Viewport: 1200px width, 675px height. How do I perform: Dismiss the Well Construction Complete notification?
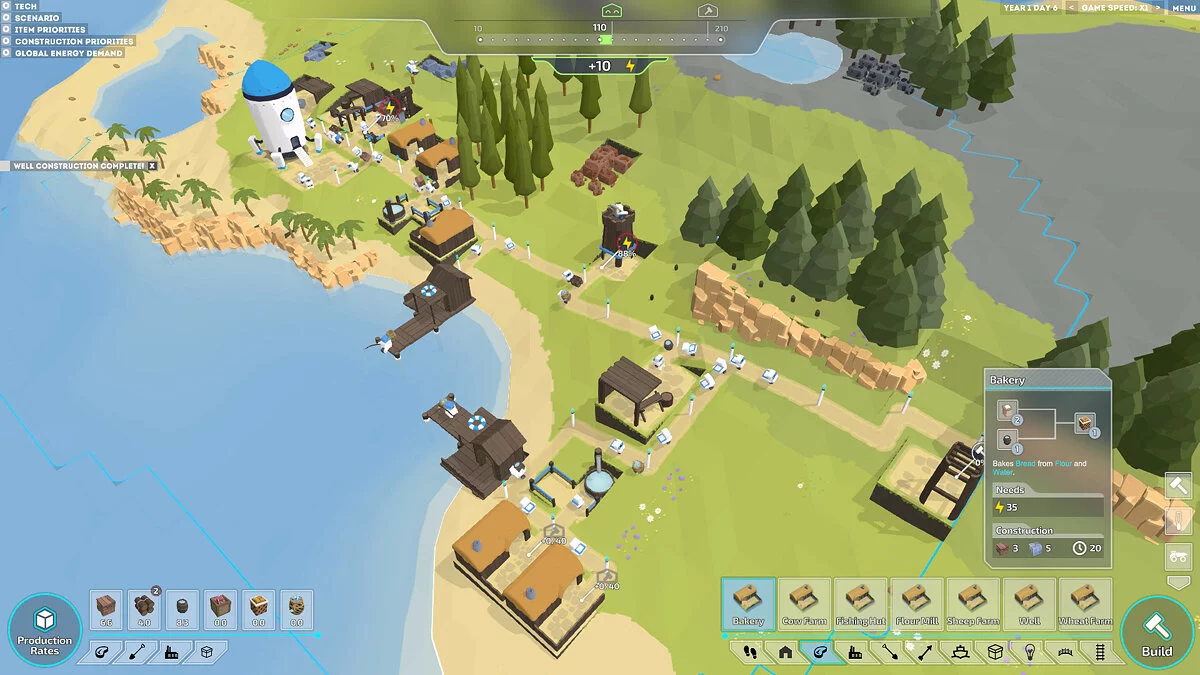[x=152, y=166]
